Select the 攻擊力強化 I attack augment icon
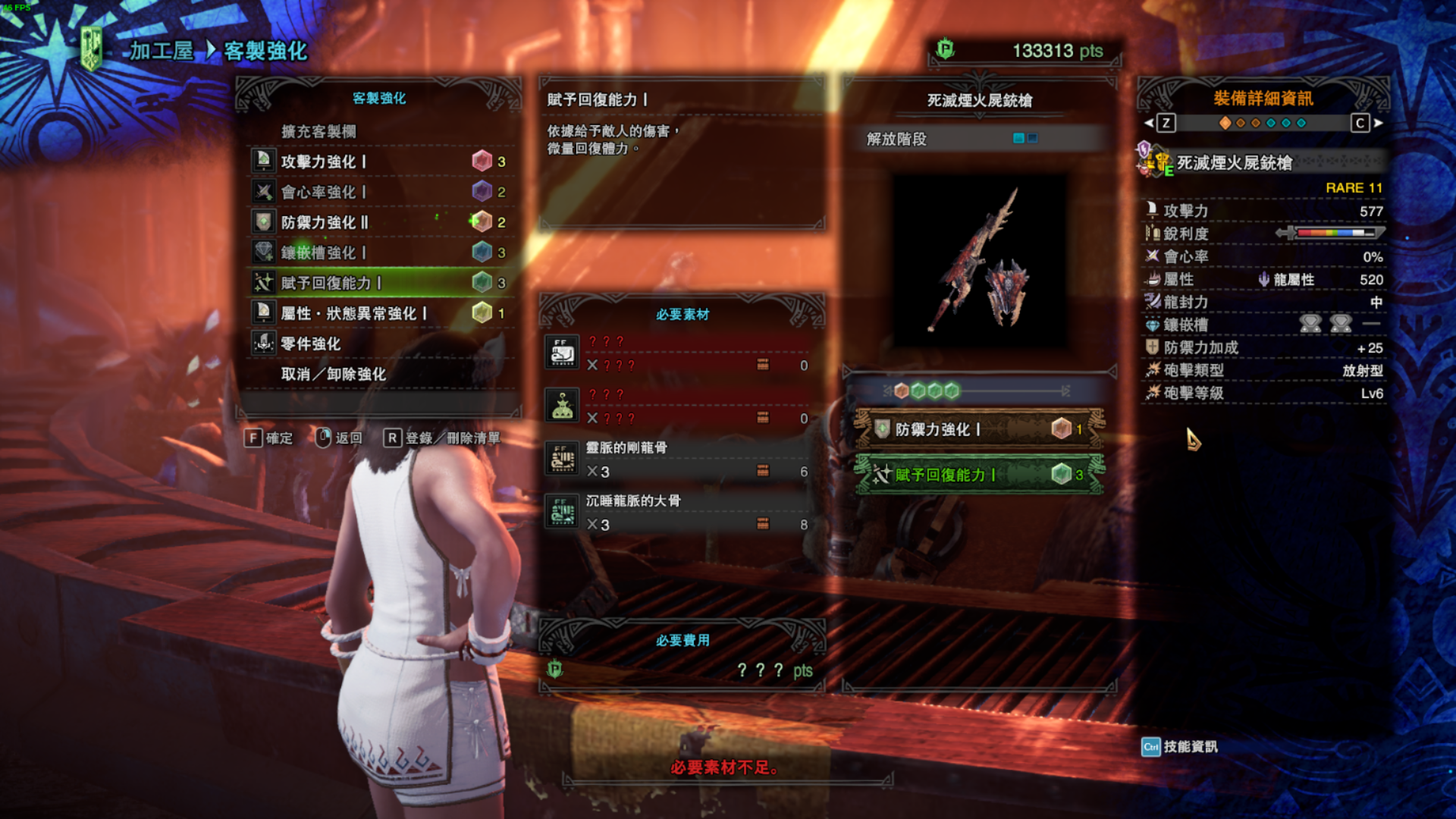Screen dimensions: 1456x819 [x=263, y=161]
